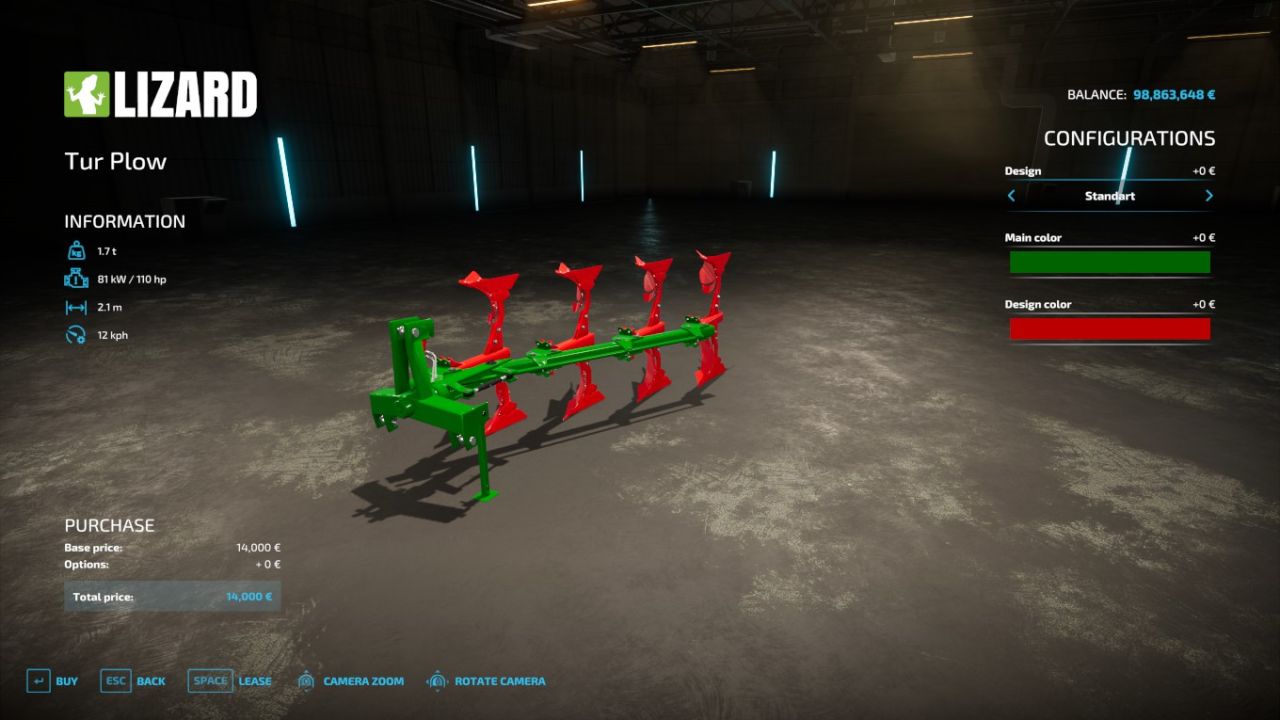Image resolution: width=1280 pixels, height=720 pixels.
Task: Click the engine power info icon
Action: [75, 279]
